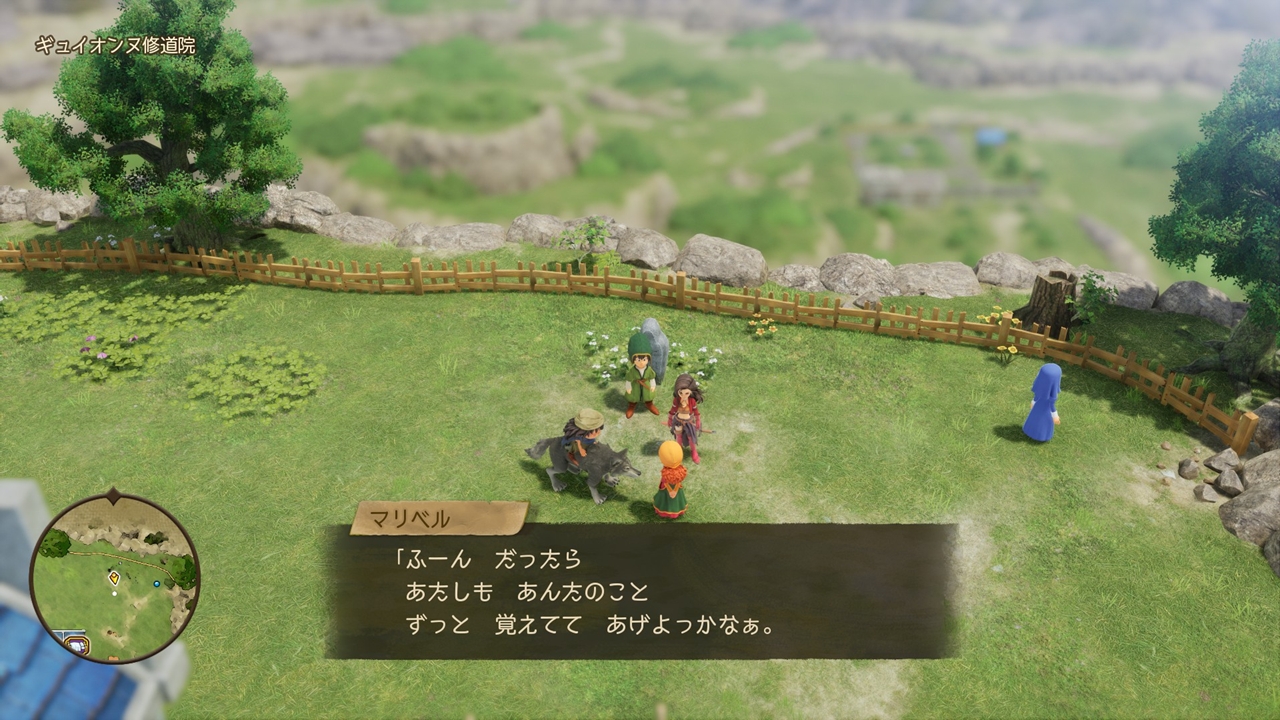Advance Maribel's dialogue text box
The image size is (1280, 720).
click(x=640, y=590)
